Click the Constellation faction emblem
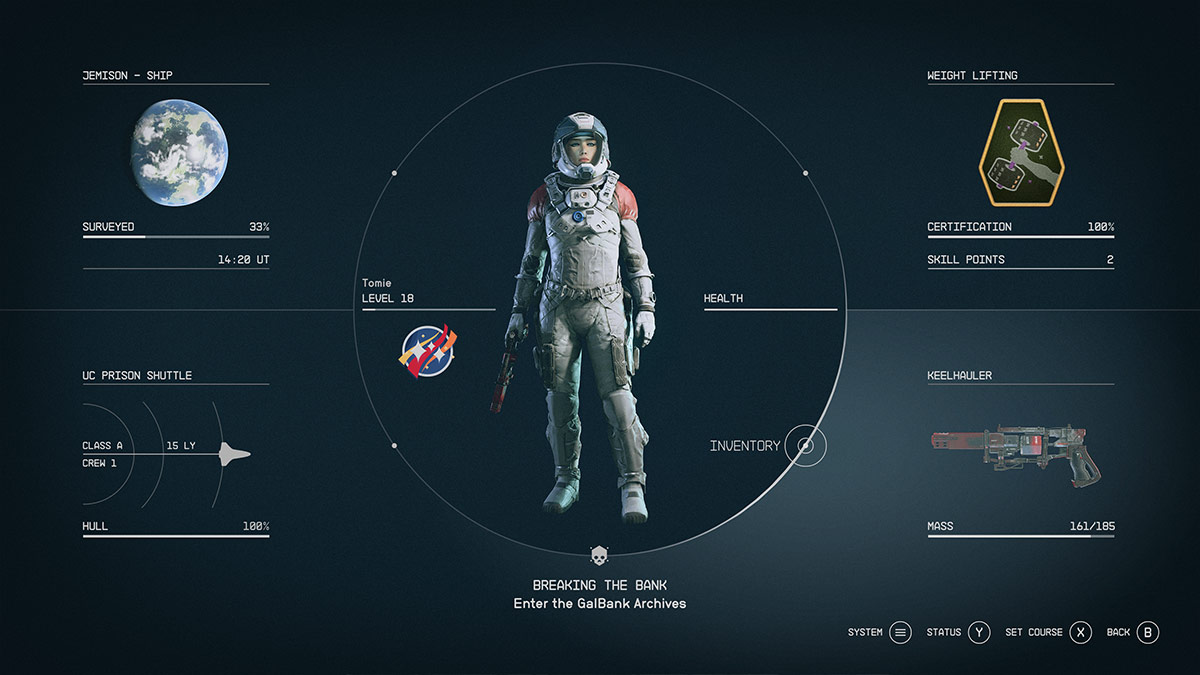 coord(428,351)
